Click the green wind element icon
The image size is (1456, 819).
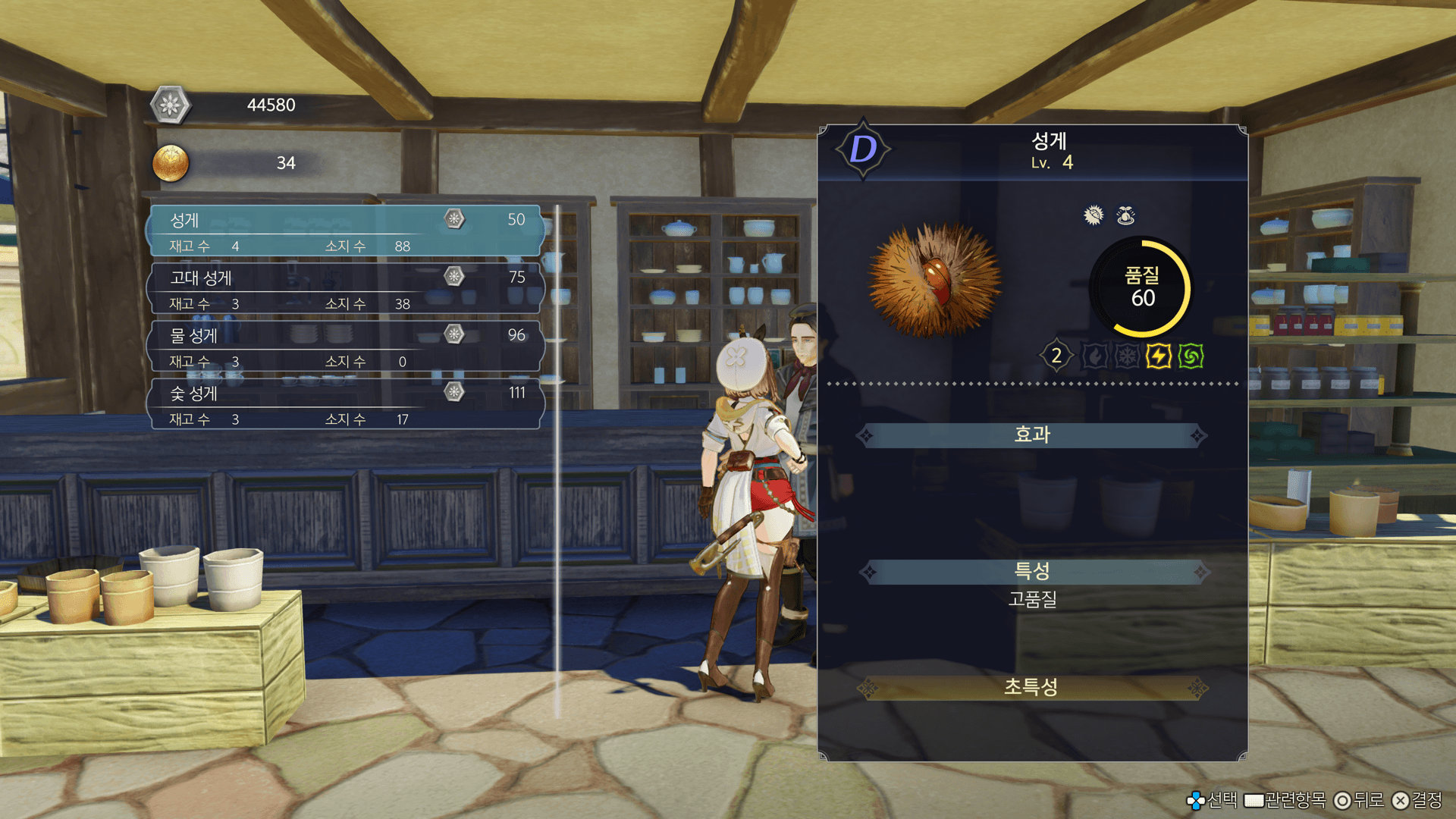point(1191,356)
